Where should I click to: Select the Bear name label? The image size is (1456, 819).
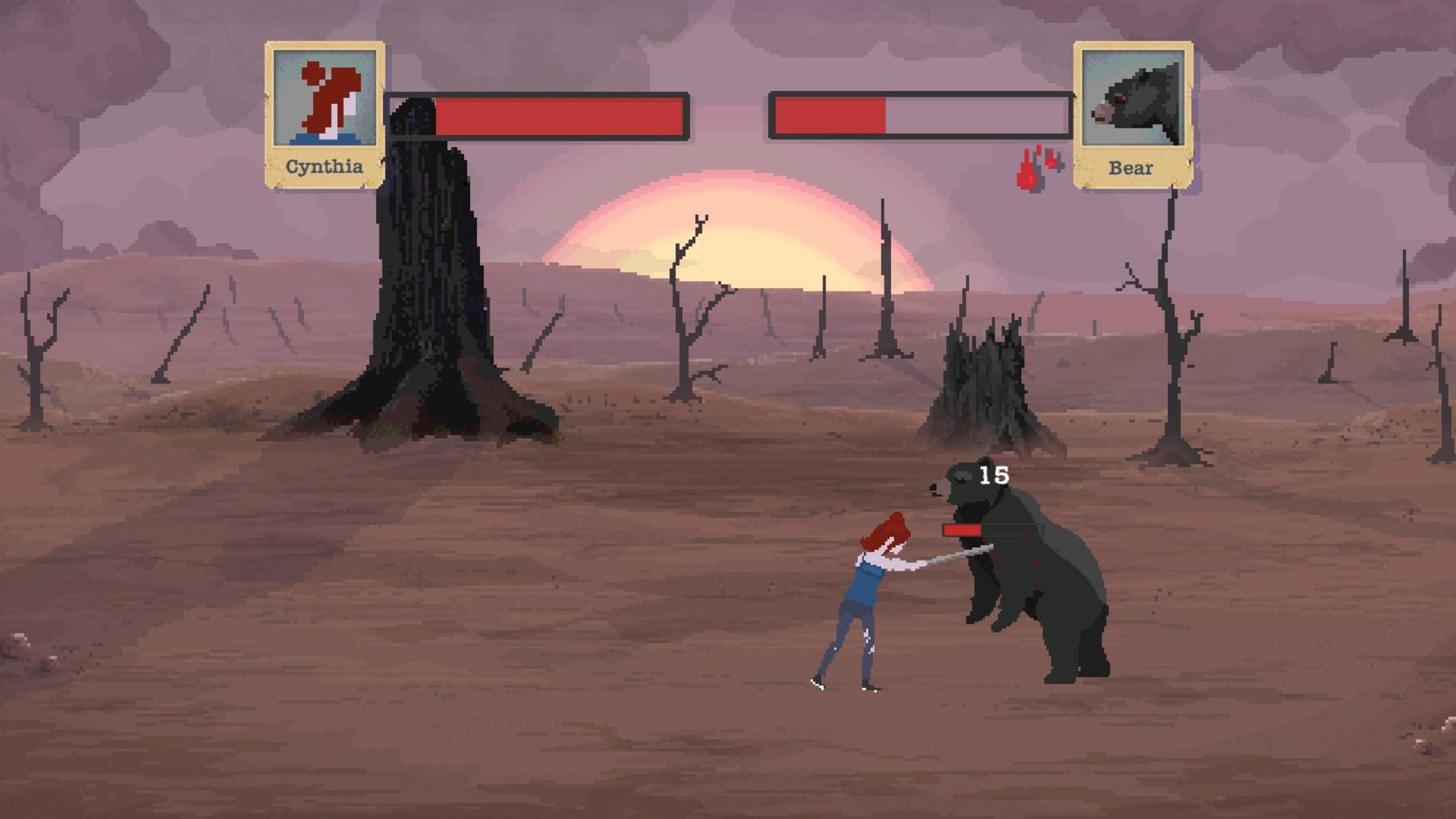coord(1131,168)
